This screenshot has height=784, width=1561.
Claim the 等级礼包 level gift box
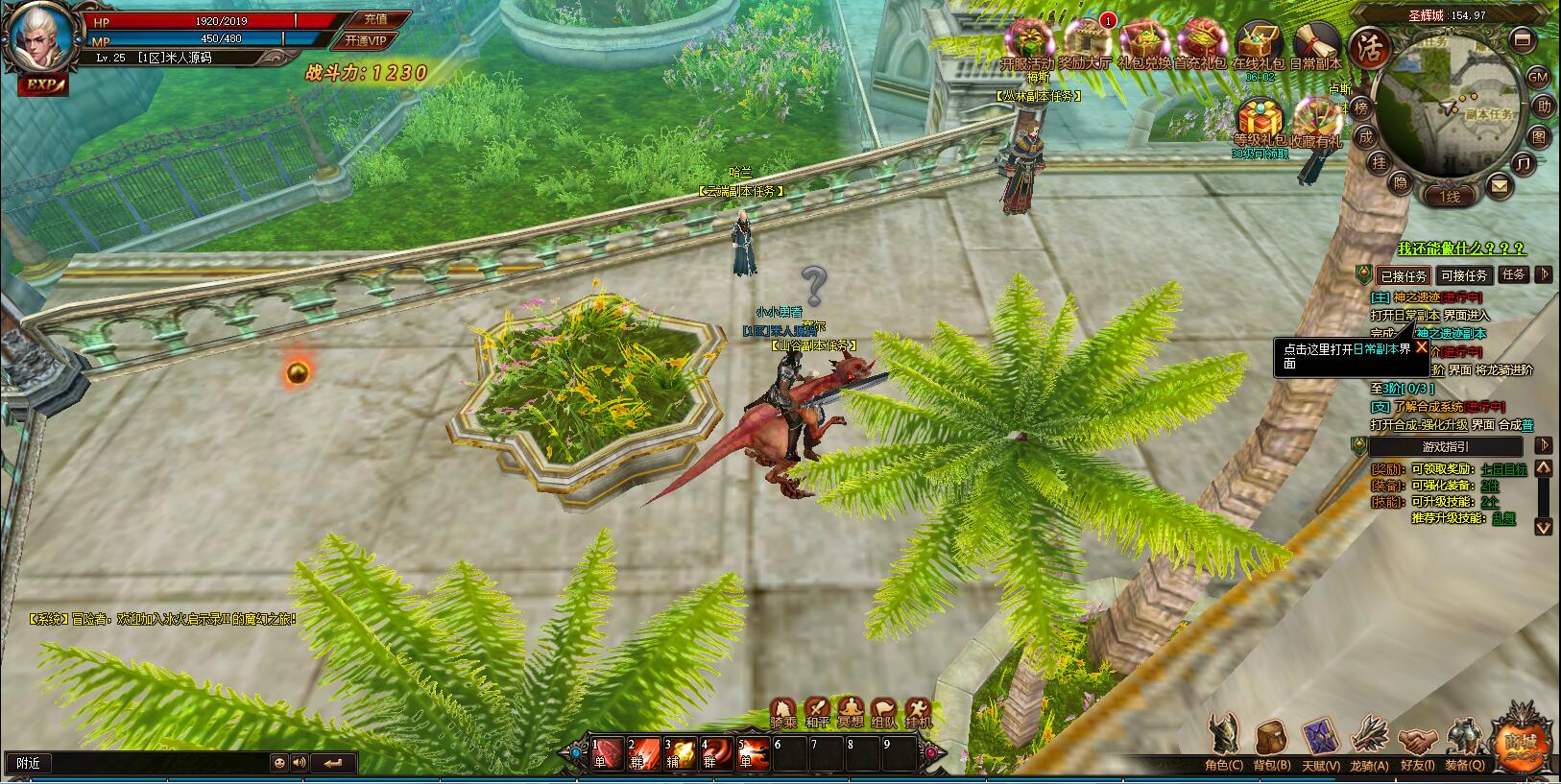1260,120
